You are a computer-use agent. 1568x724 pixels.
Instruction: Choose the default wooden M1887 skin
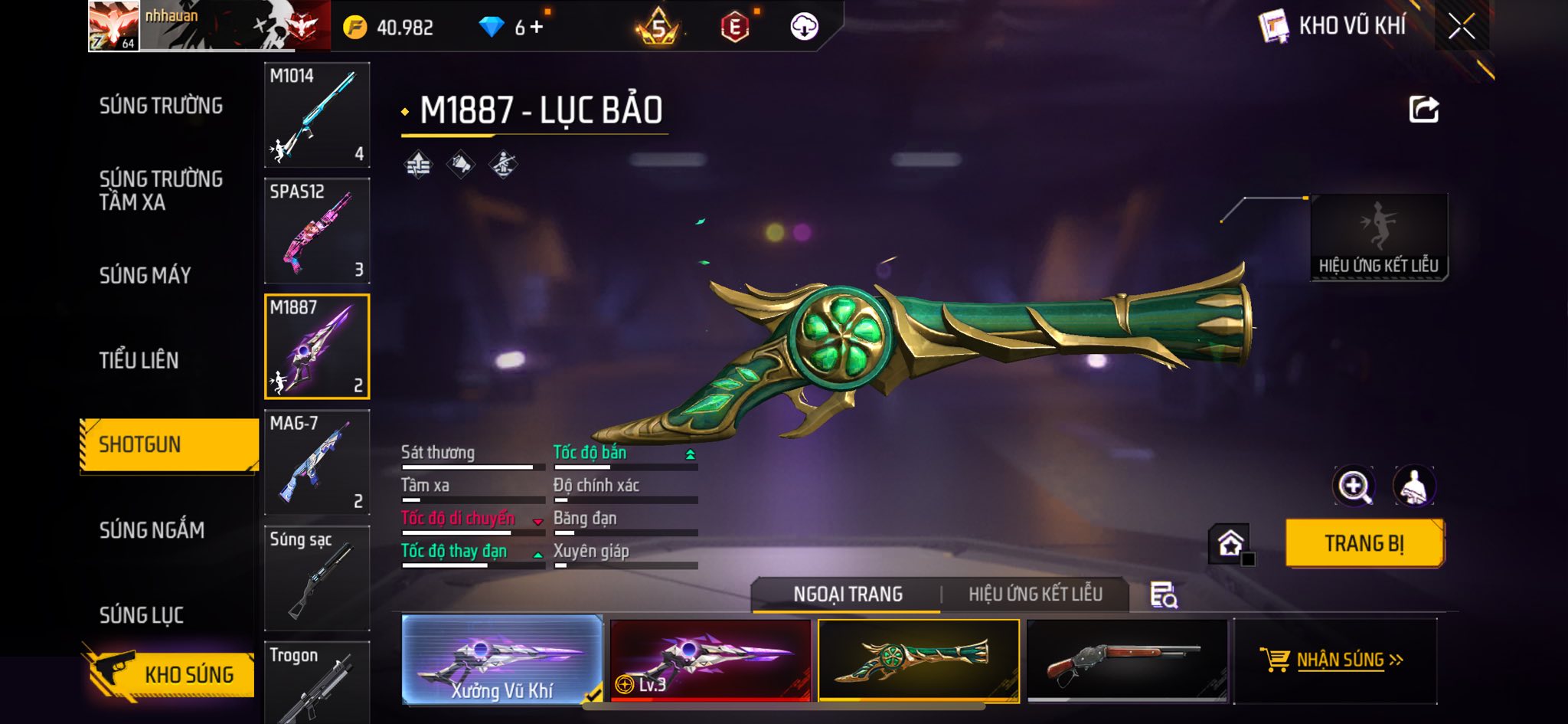pos(1126,660)
